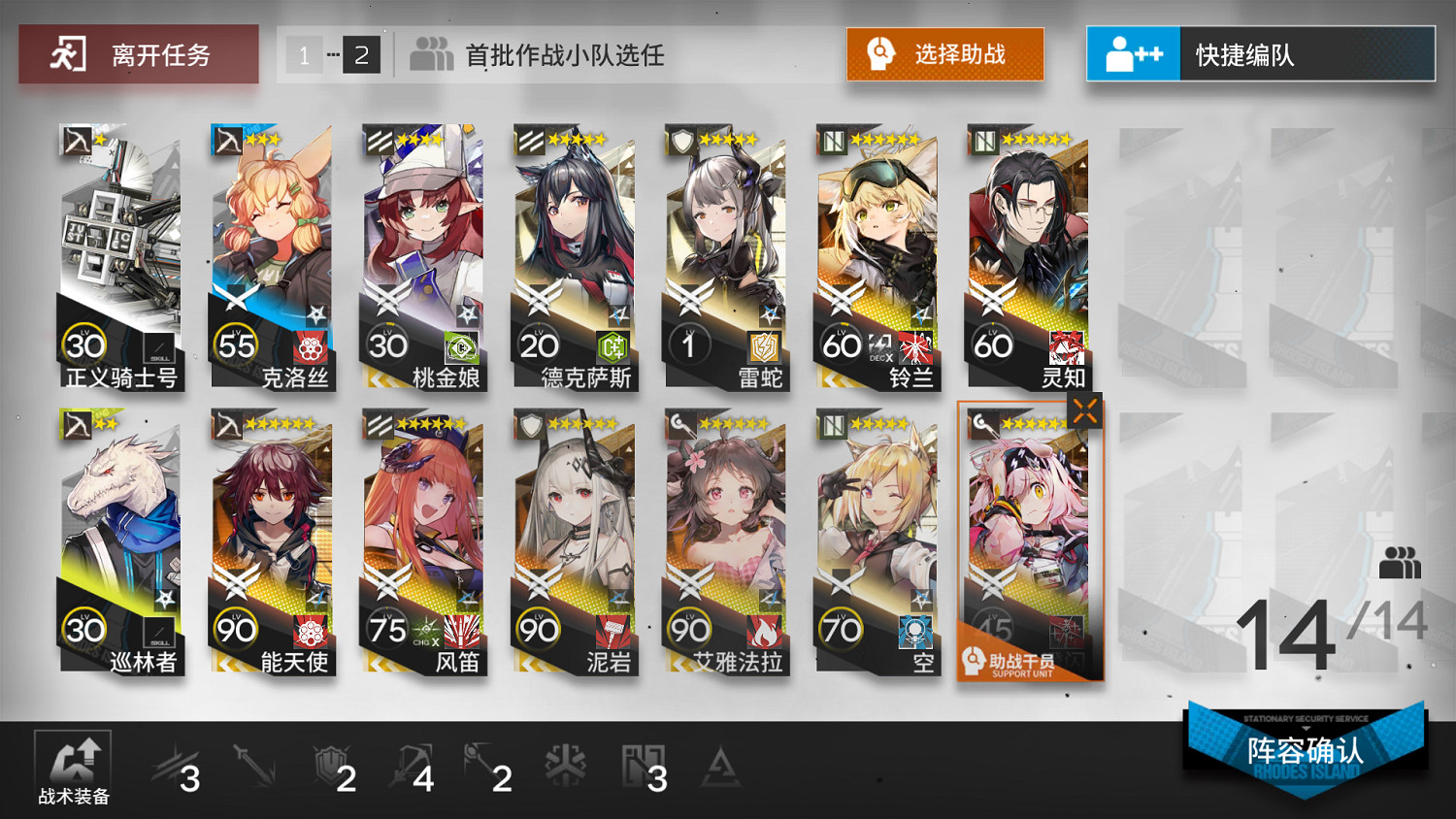The height and width of the screenshot is (819, 1456).
Task: Select the Guard class sword icon
Action: pyautogui.click(x=252, y=764)
